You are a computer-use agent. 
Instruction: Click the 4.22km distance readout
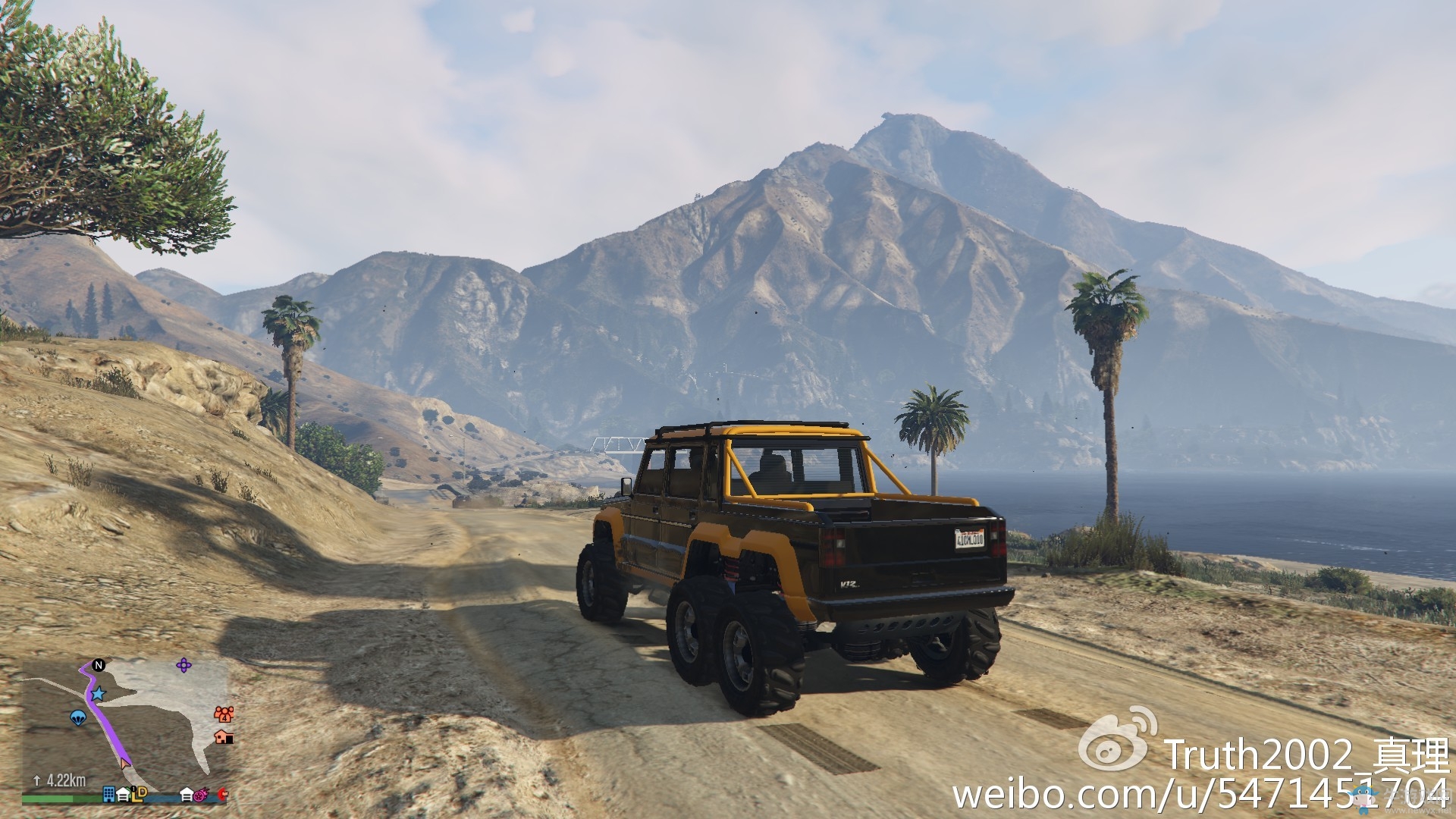(65, 780)
